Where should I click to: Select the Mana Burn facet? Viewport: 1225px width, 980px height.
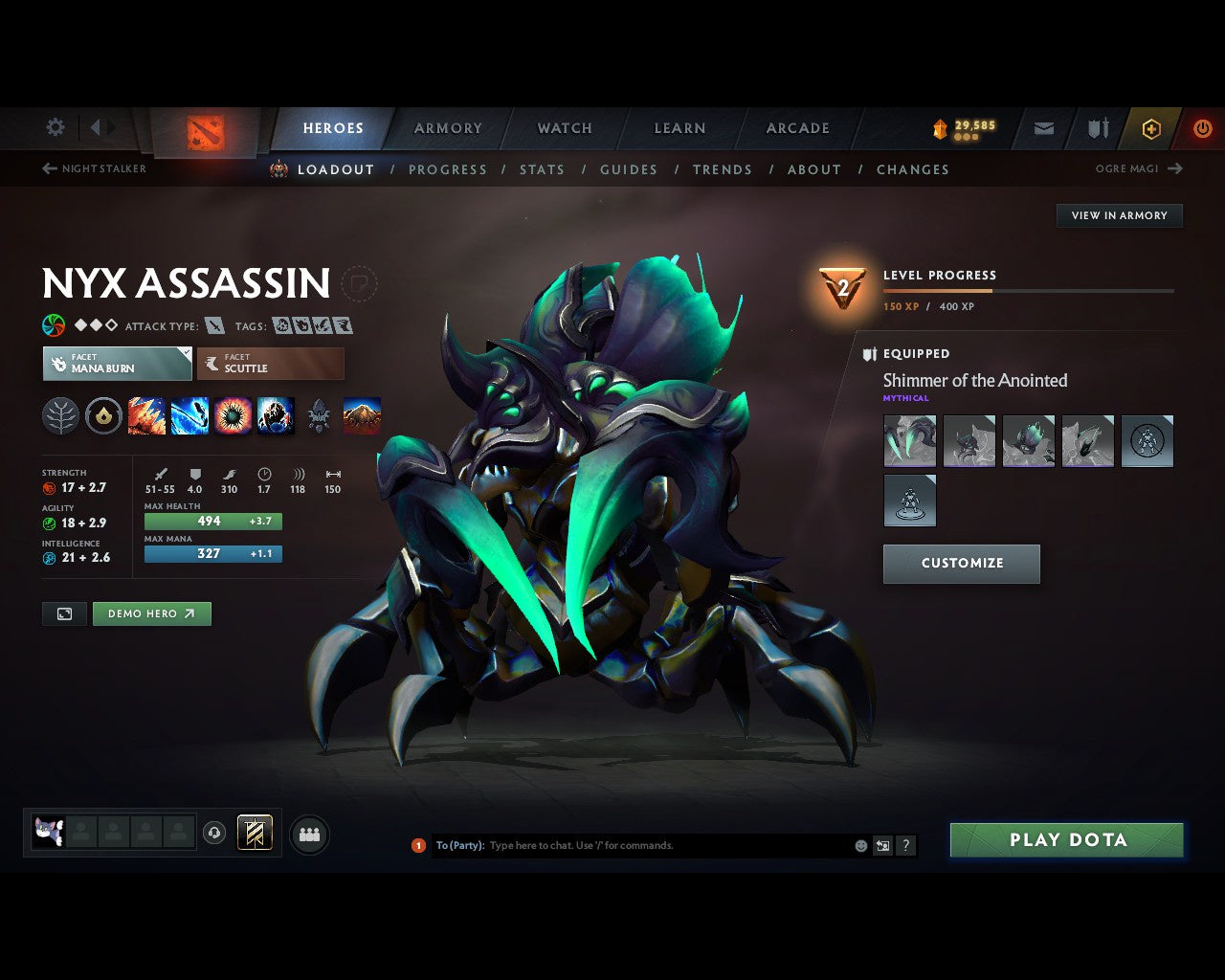(117, 364)
